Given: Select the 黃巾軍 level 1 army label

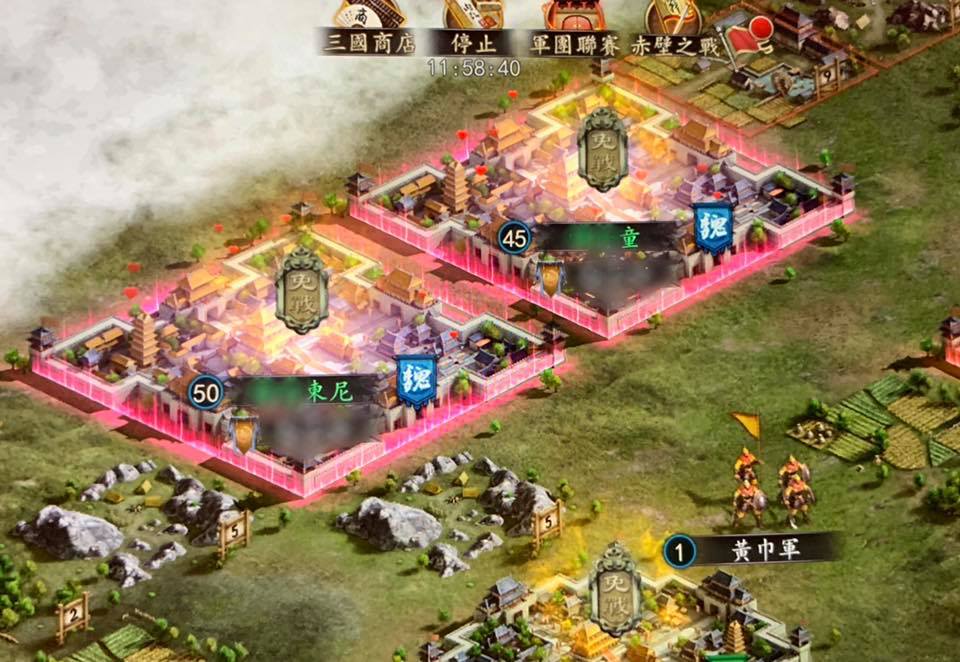Looking at the screenshot, I should click(x=752, y=549).
